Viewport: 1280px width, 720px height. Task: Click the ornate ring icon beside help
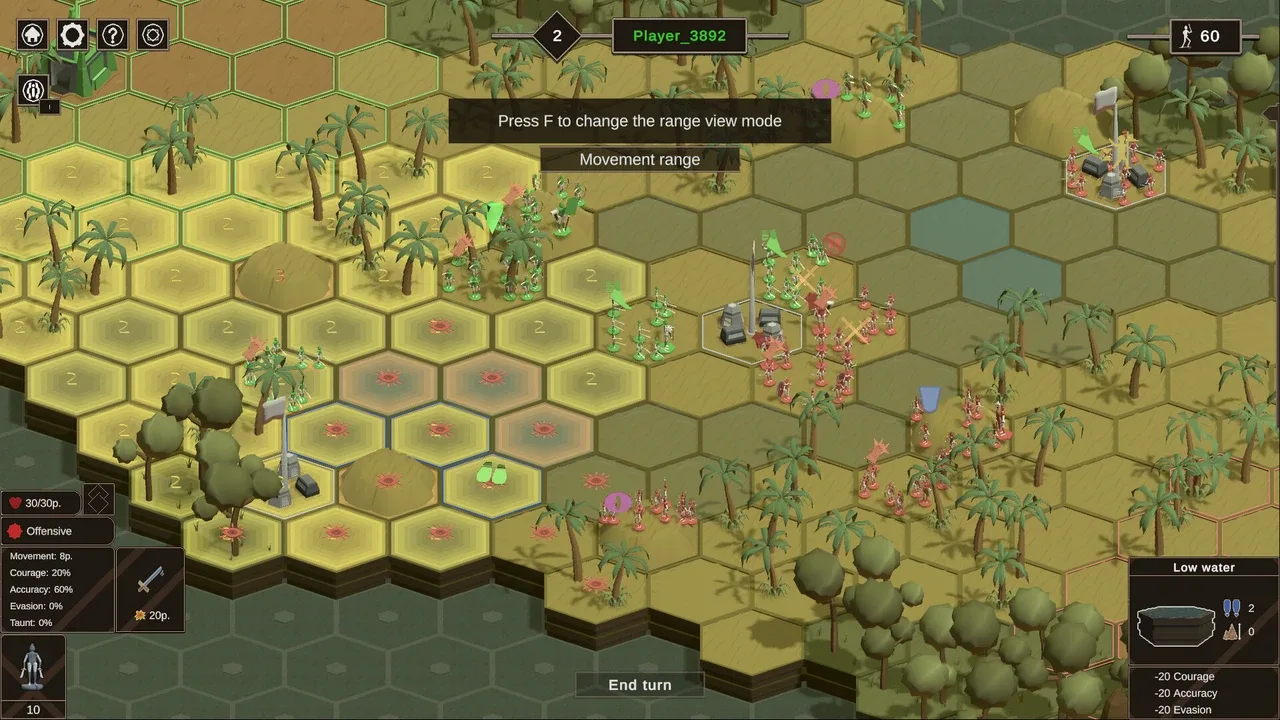152,35
